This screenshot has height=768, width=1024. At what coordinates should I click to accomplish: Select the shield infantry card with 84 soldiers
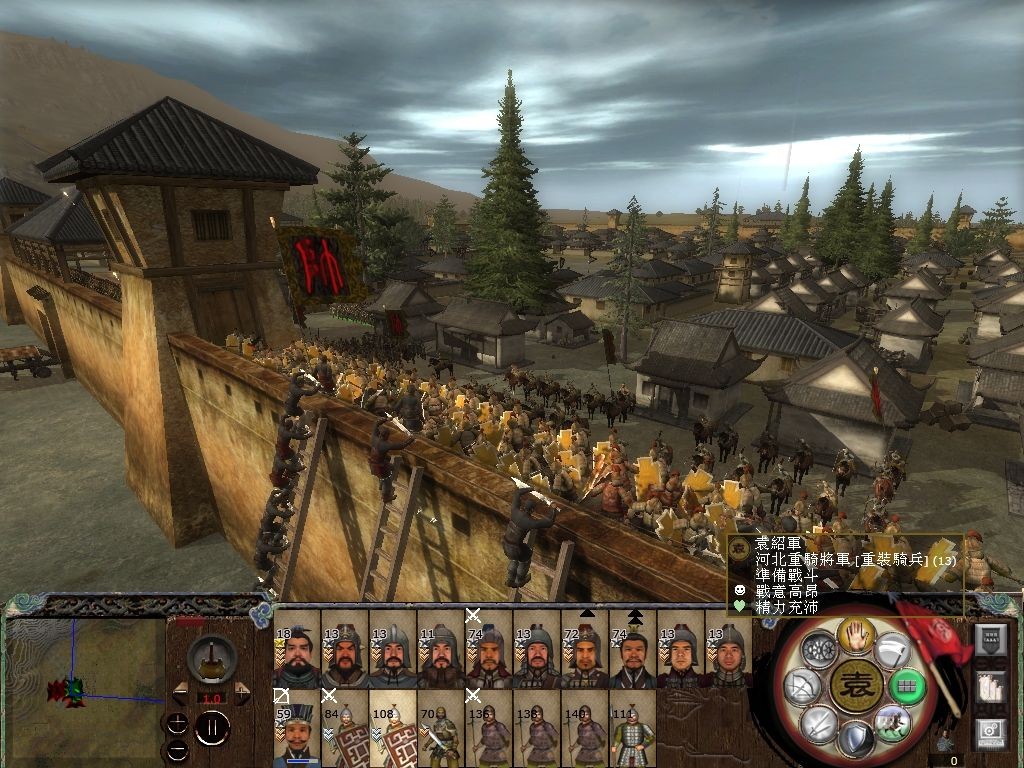point(344,729)
